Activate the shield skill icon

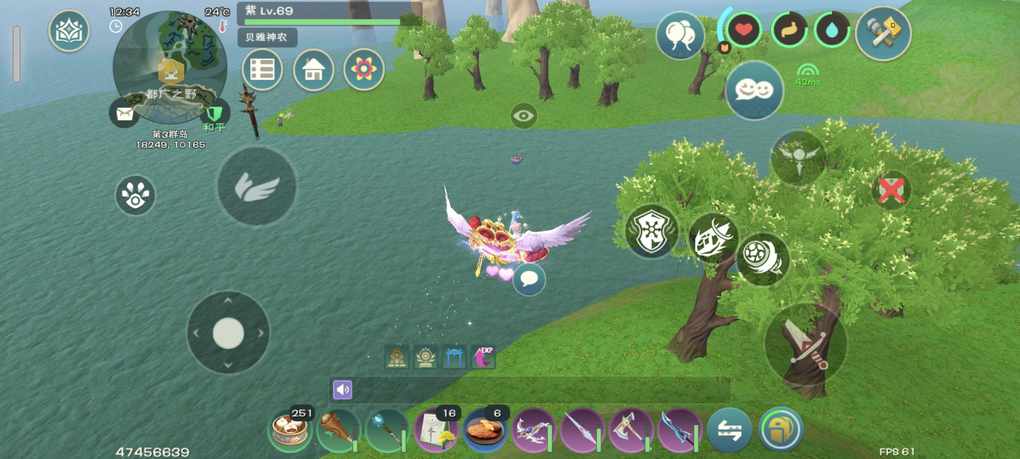[x=652, y=231]
